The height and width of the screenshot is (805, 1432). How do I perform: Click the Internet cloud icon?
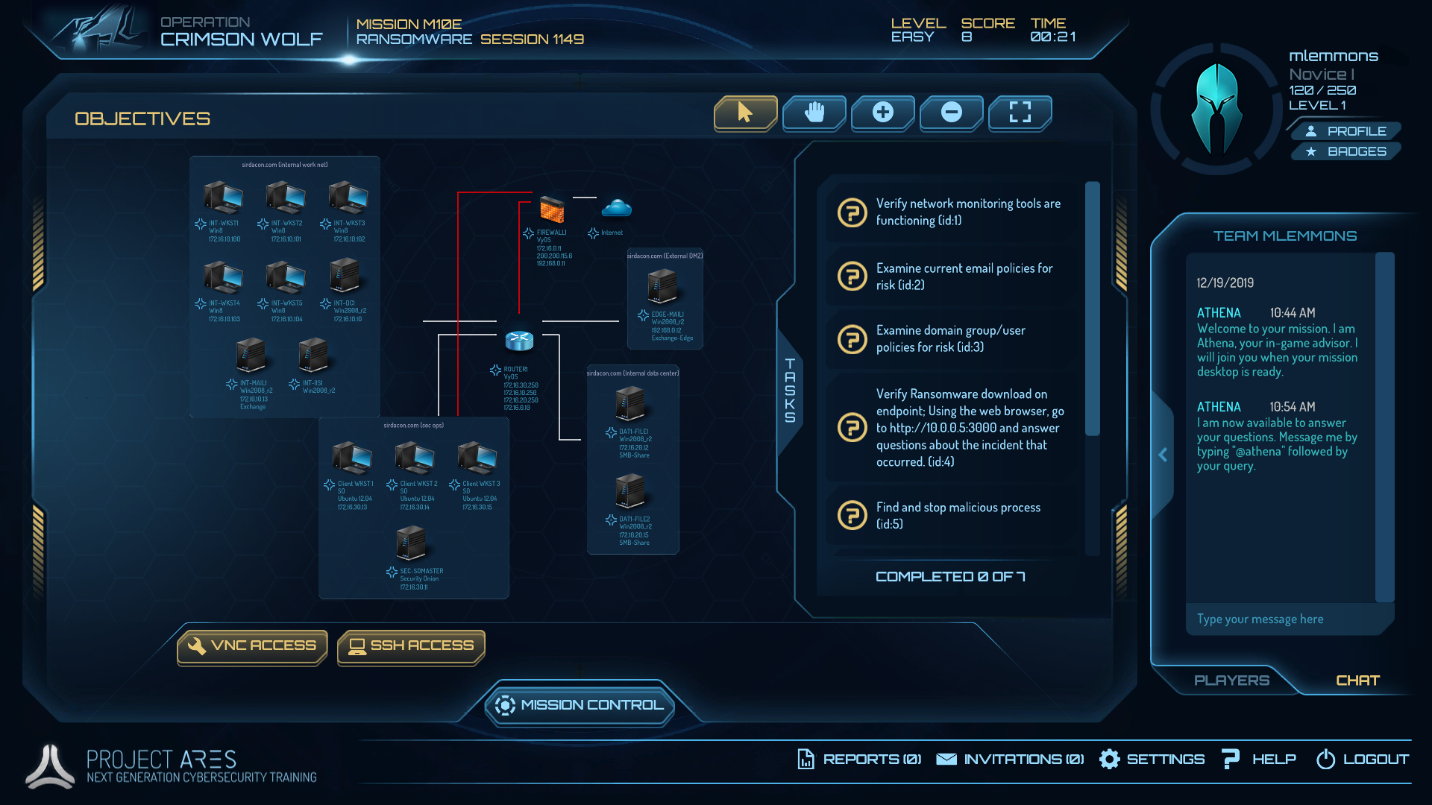[617, 207]
